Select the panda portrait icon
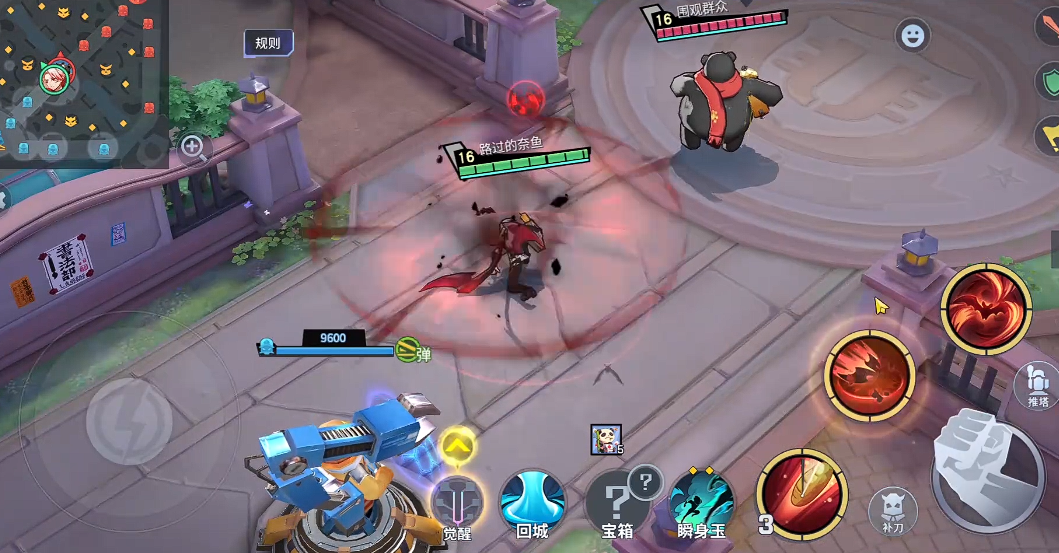This screenshot has width=1059, height=553. (602, 436)
